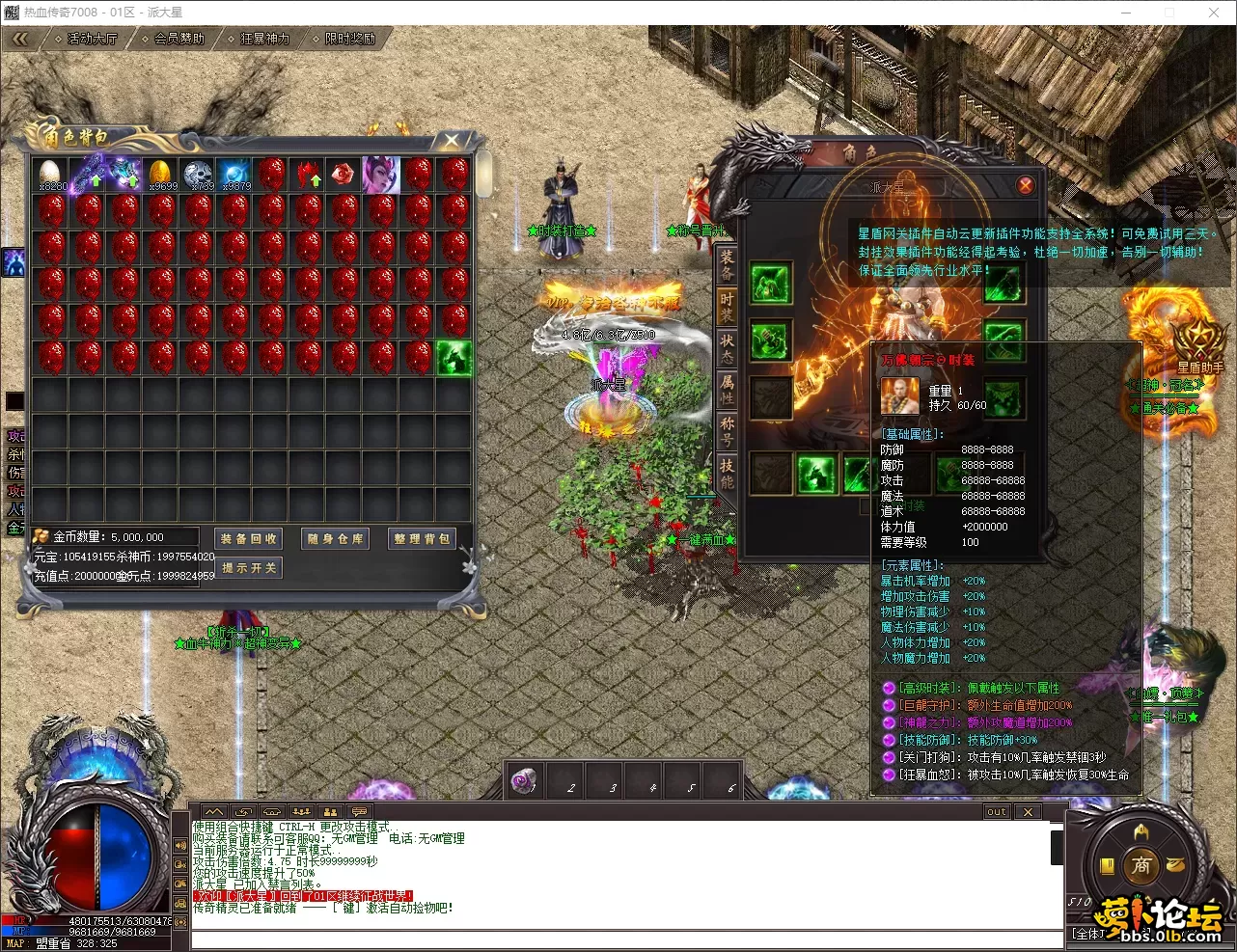
Task: Pick the purple-haired character portrait item
Action: 380,175
